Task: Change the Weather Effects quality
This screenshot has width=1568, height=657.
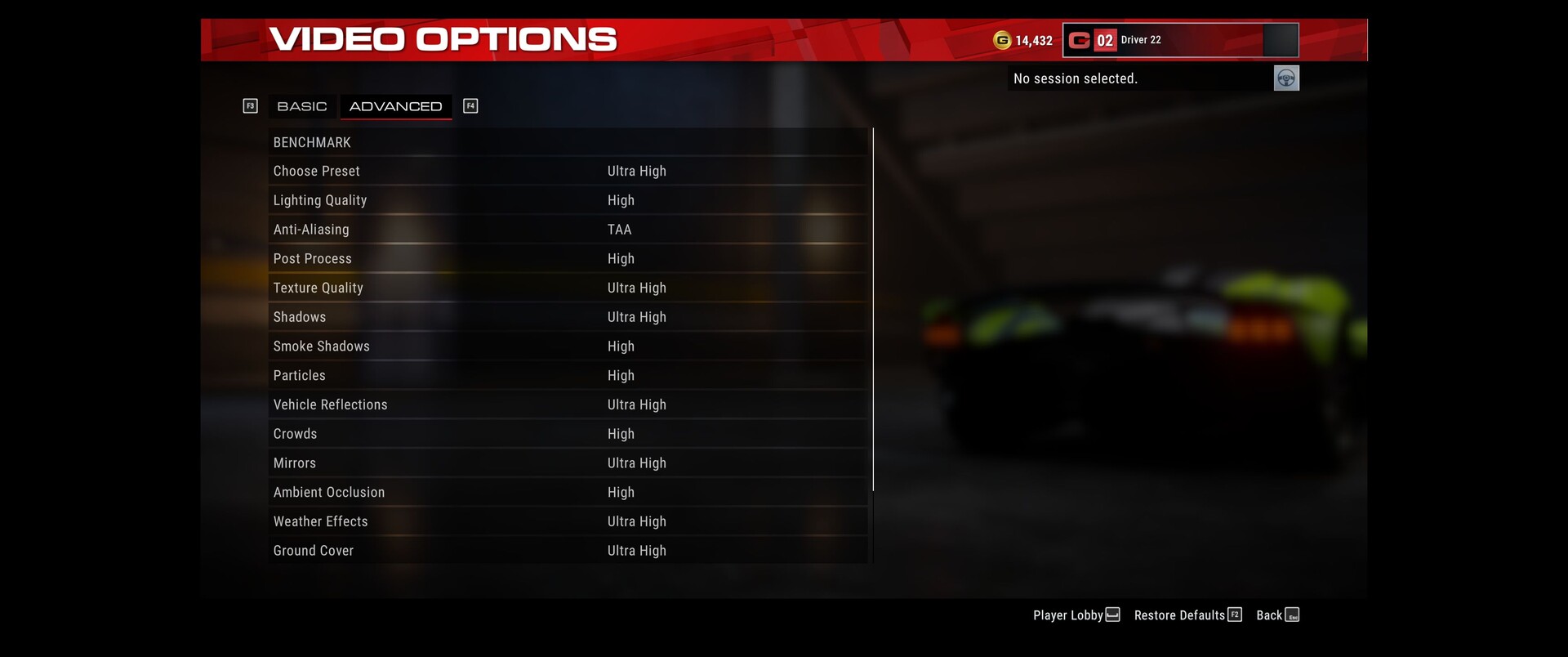Action: pyautogui.click(x=567, y=521)
